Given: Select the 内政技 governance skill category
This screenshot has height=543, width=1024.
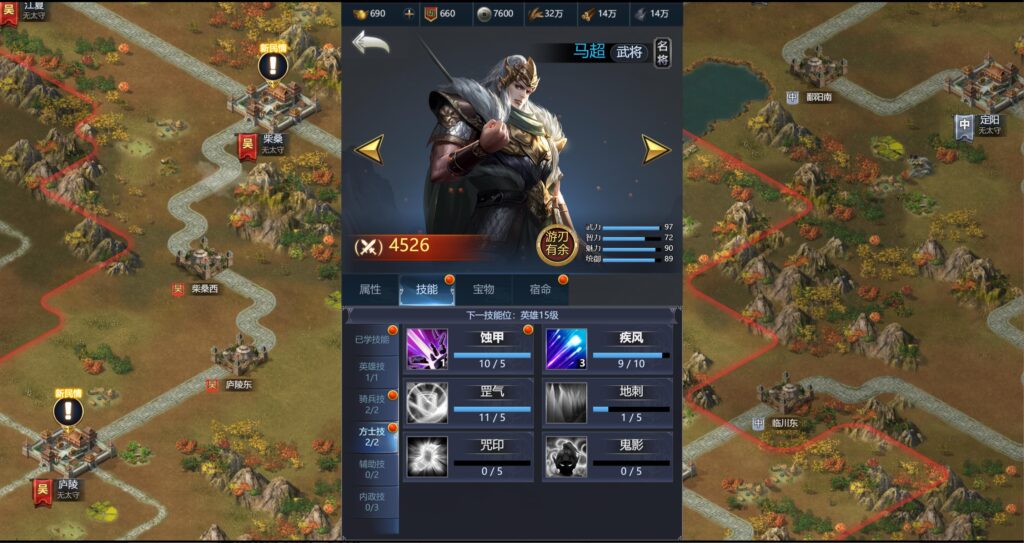Looking at the screenshot, I should [x=370, y=501].
